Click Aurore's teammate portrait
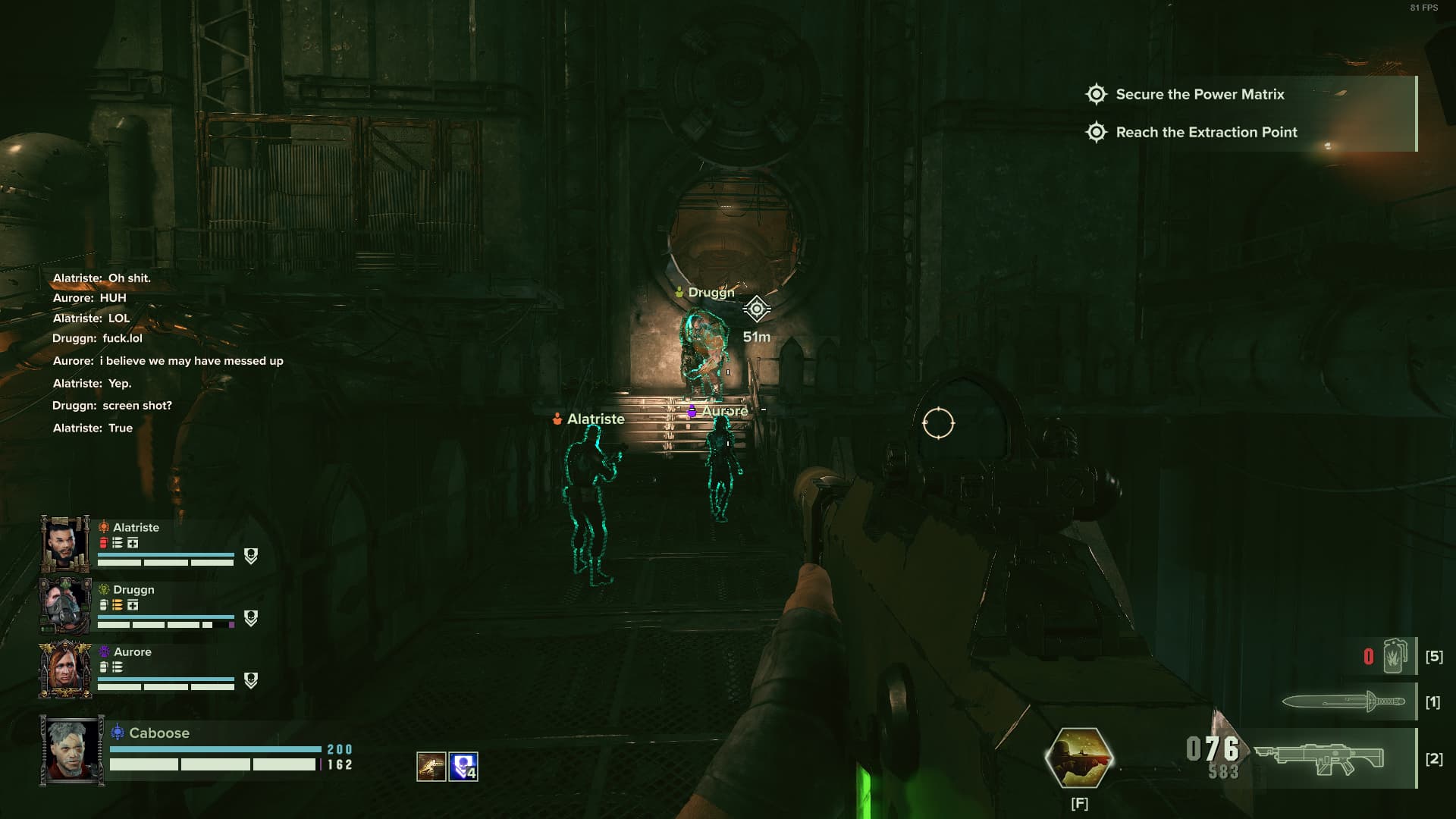 tap(65, 669)
